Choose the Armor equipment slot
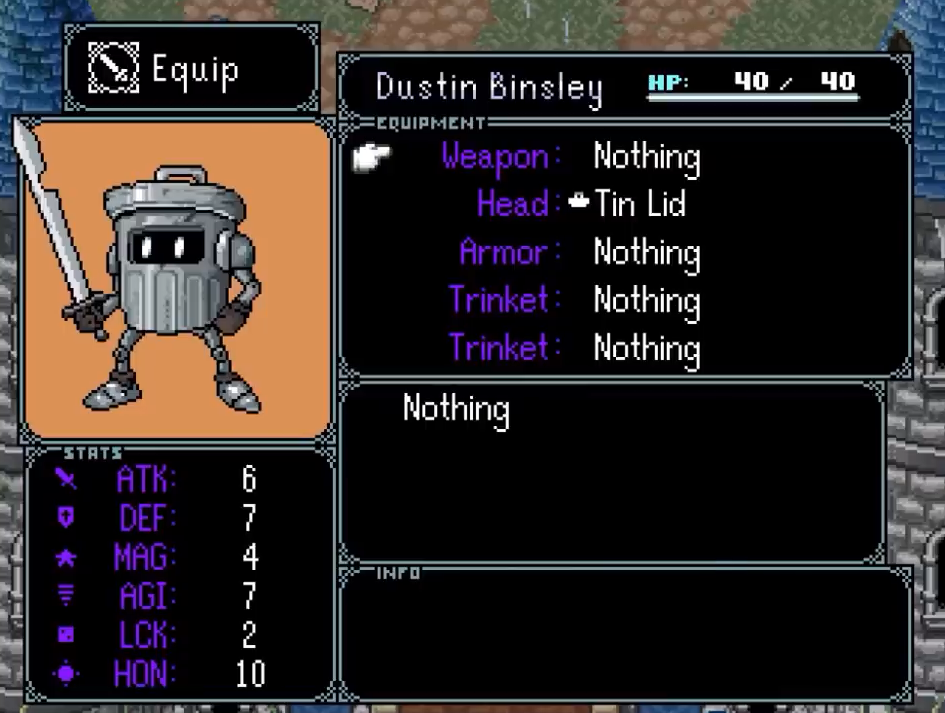The width and height of the screenshot is (945, 713). pos(578,252)
